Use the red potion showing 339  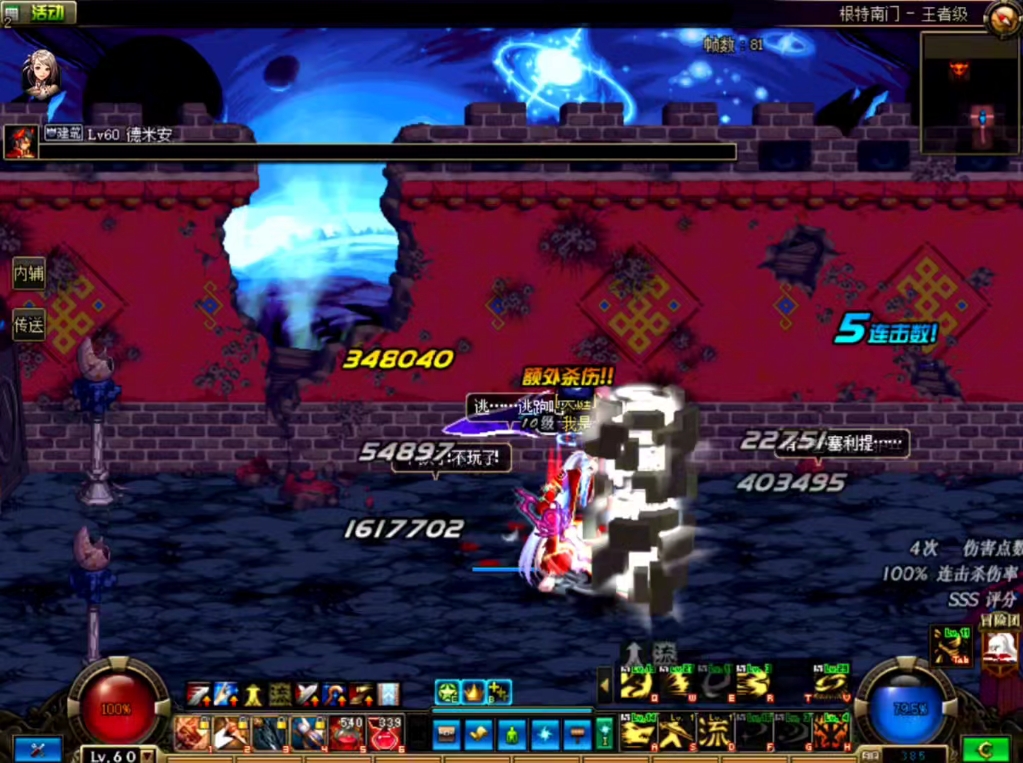tap(385, 733)
